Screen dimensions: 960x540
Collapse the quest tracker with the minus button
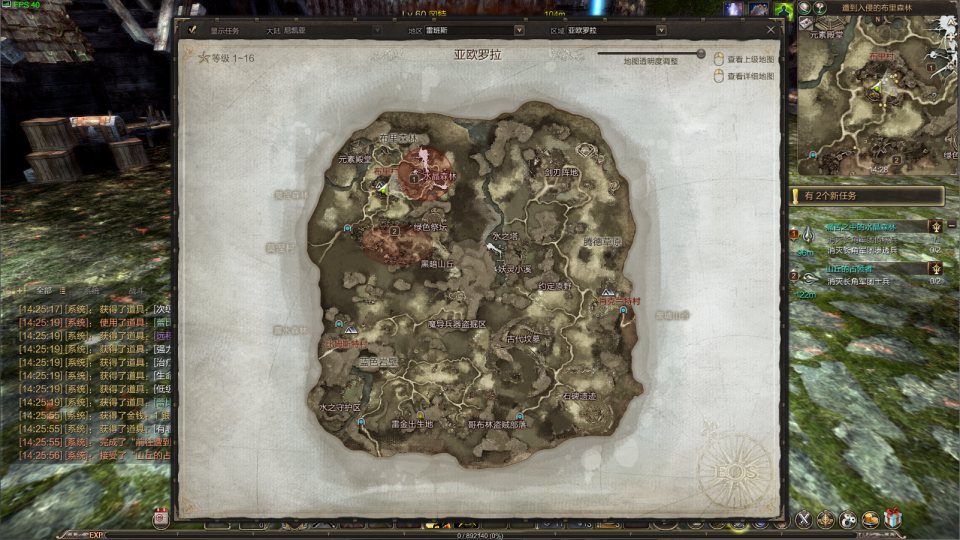tap(951, 227)
